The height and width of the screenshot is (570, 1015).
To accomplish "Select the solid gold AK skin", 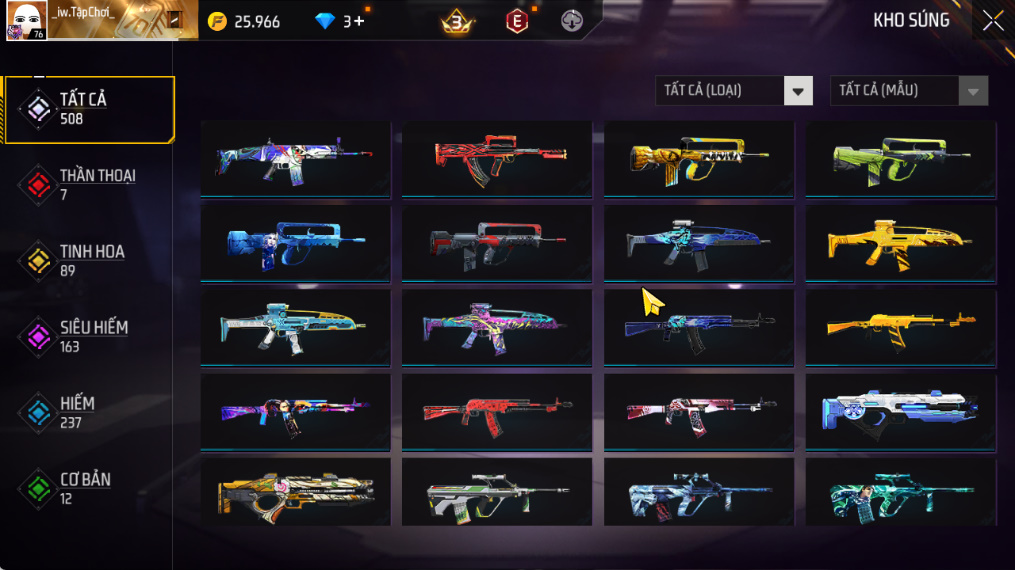I will pos(901,327).
